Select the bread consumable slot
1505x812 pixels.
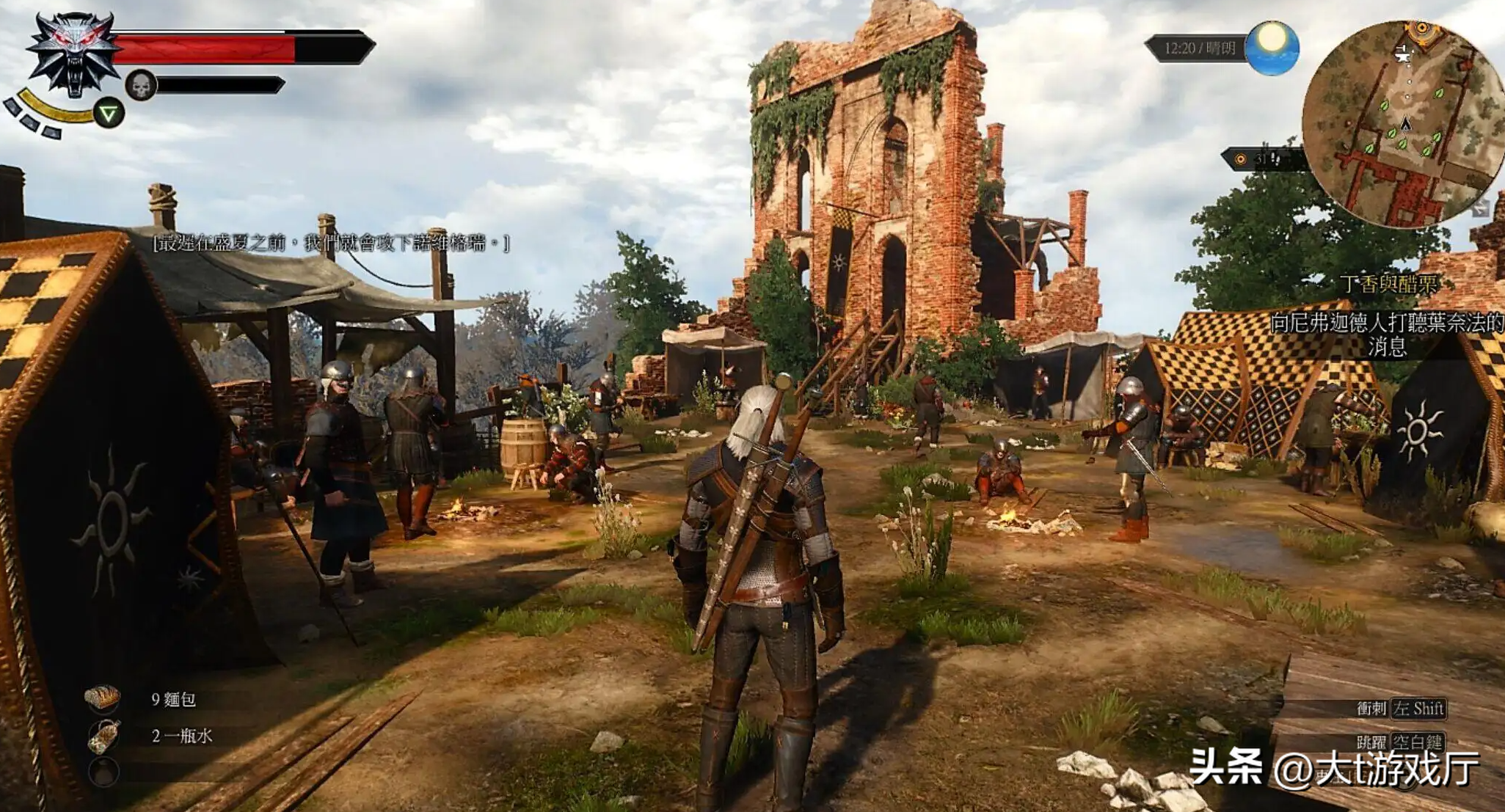(x=103, y=698)
